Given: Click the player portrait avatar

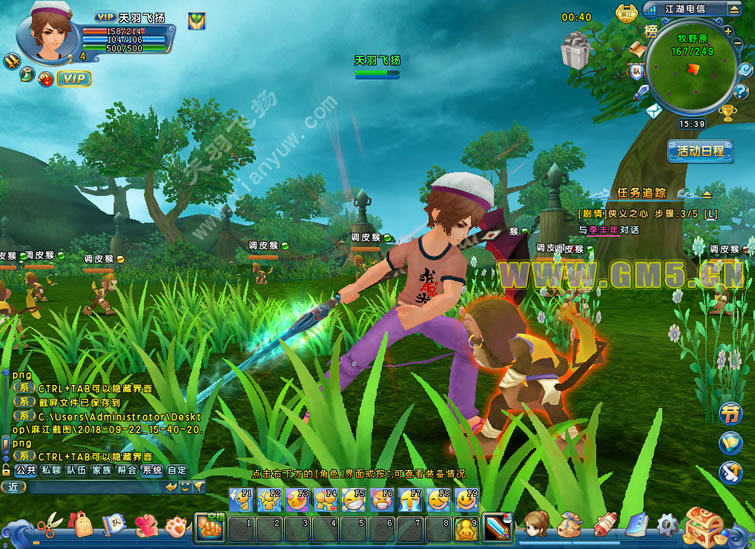Looking at the screenshot, I should click(48, 29).
